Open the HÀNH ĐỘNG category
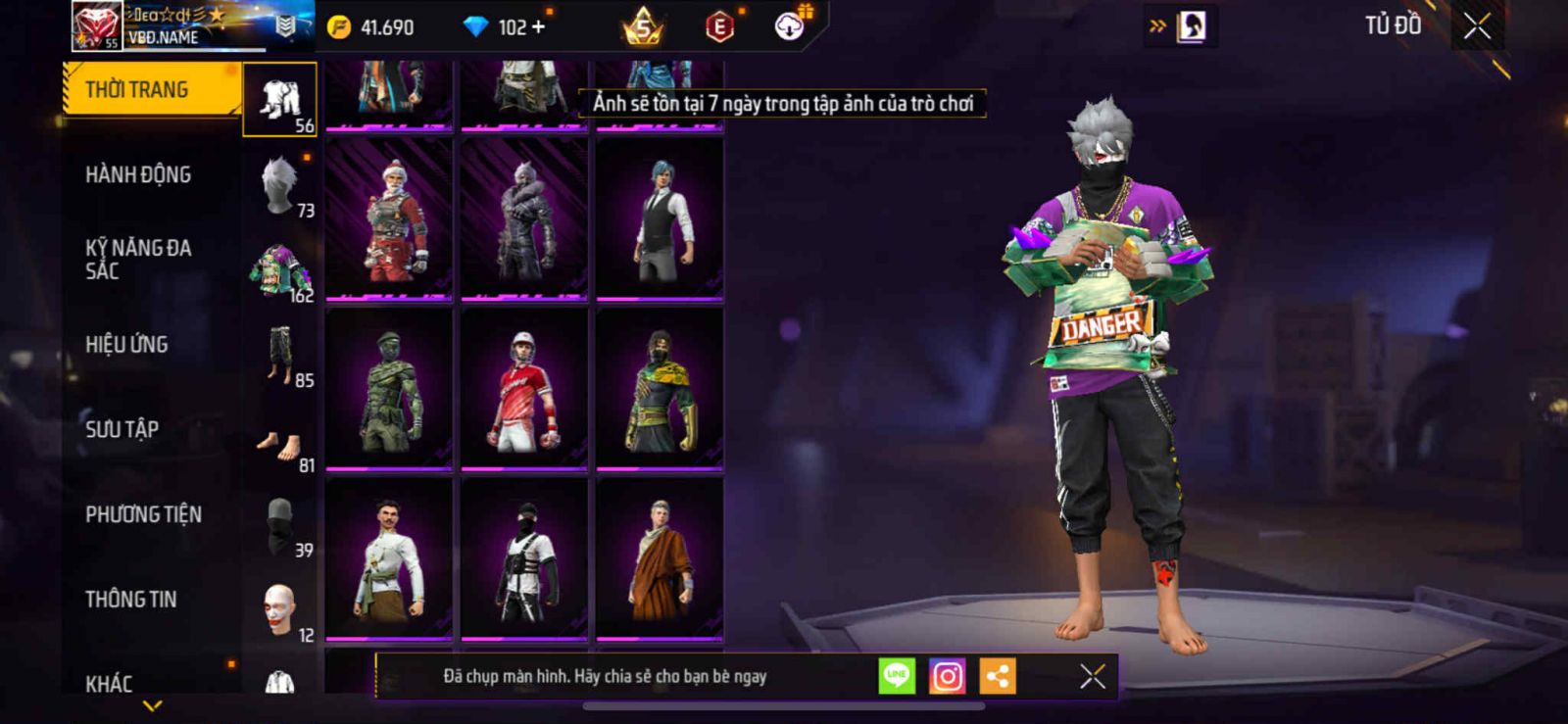 tap(138, 175)
